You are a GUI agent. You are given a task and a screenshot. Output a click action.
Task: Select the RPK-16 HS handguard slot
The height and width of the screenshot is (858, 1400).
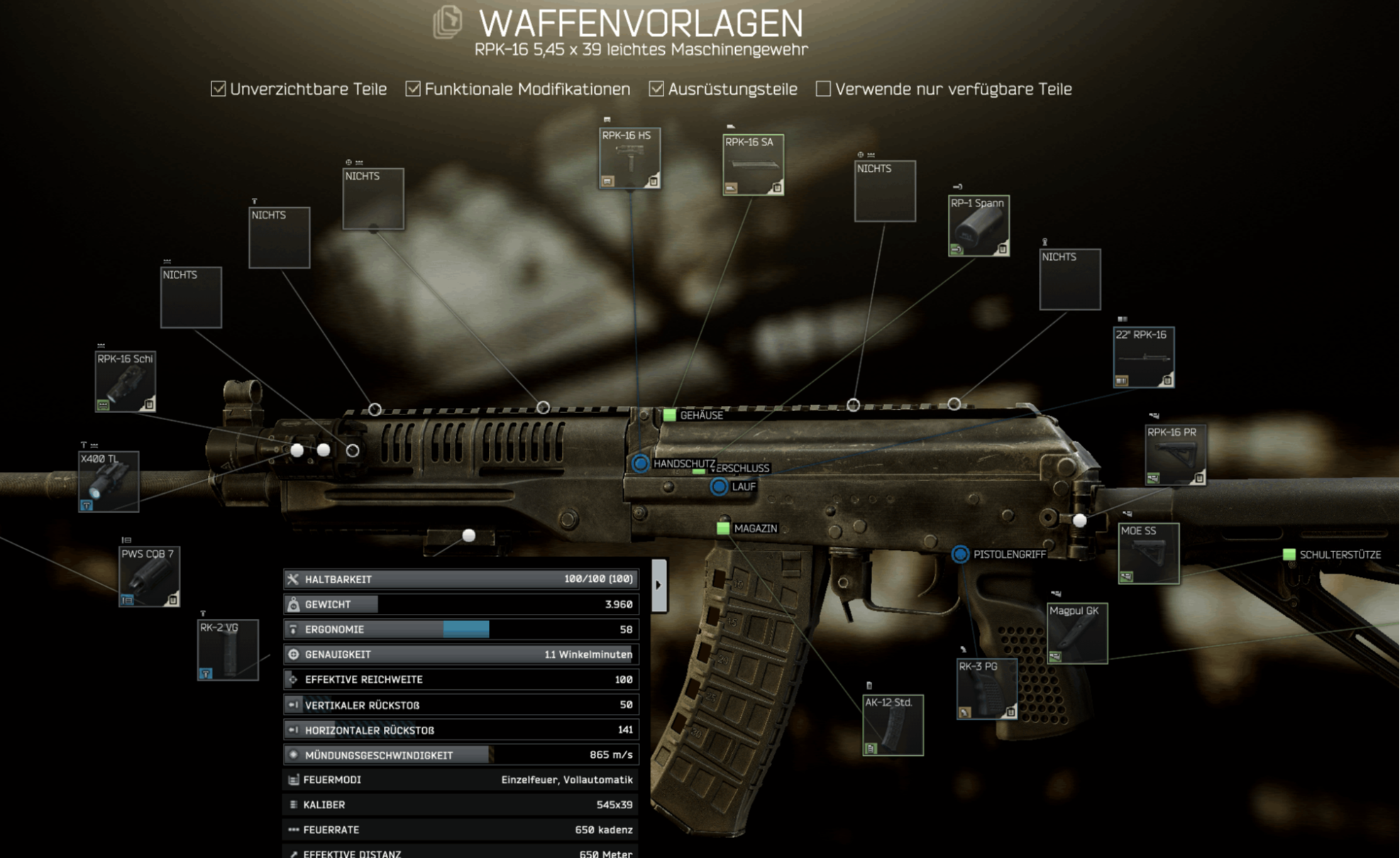click(x=629, y=158)
